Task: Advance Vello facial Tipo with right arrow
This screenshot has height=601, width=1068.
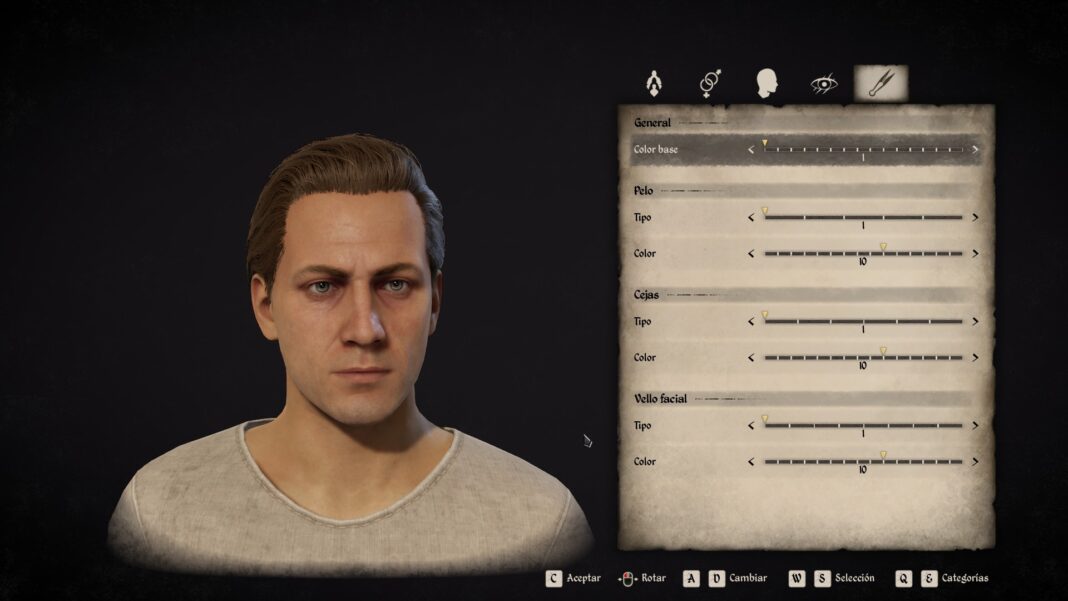Action: coord(975,425)
